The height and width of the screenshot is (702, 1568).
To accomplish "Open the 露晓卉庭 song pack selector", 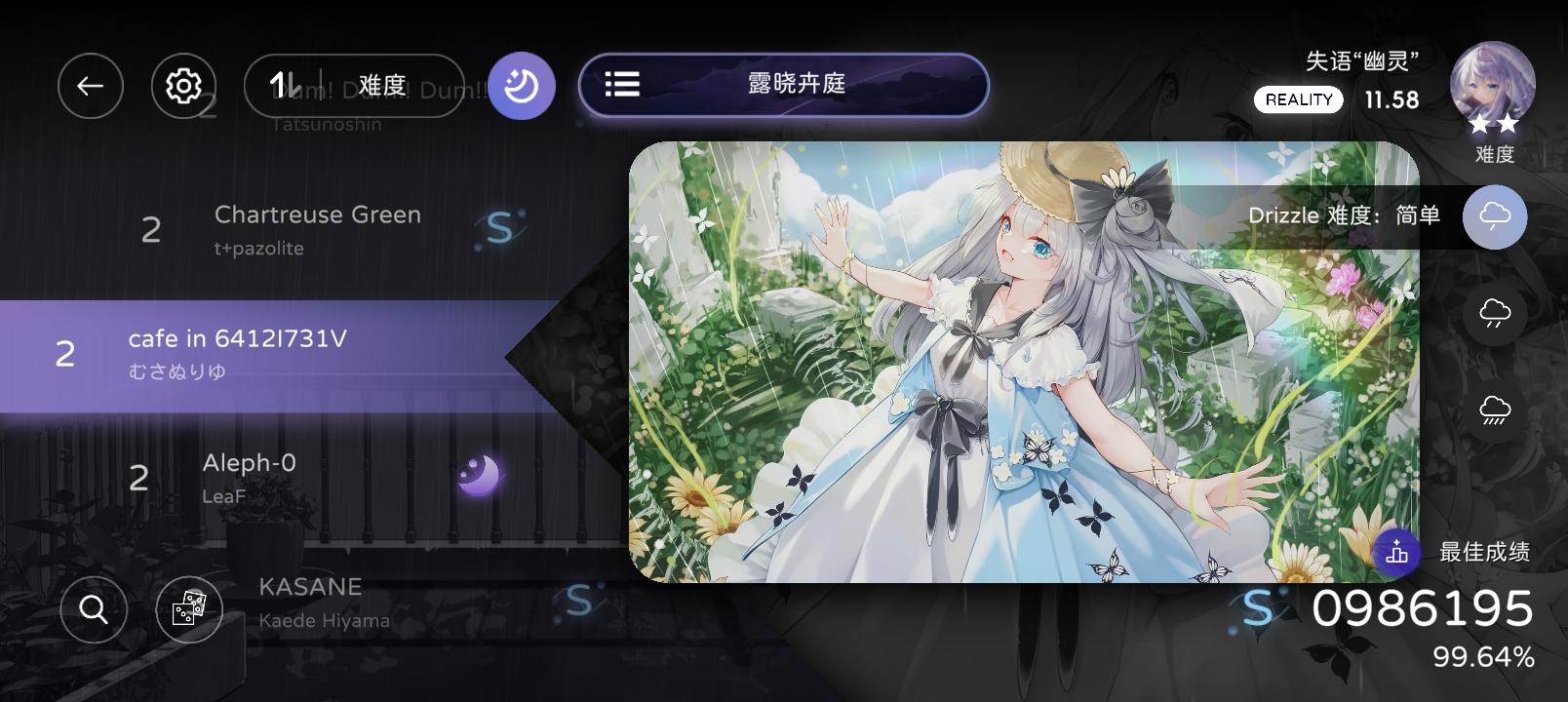I will [780, 86].
